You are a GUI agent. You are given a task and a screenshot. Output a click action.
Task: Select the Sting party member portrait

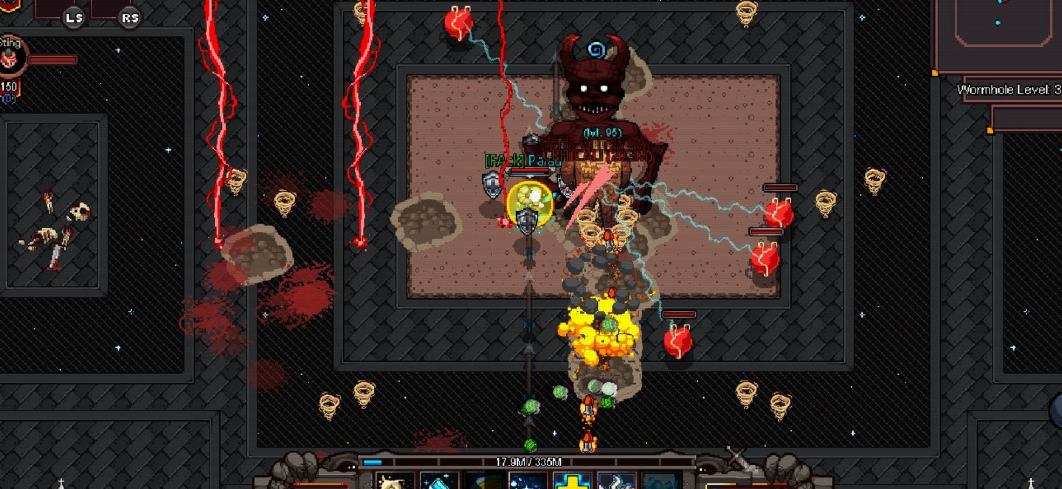[x=12, y=60]
